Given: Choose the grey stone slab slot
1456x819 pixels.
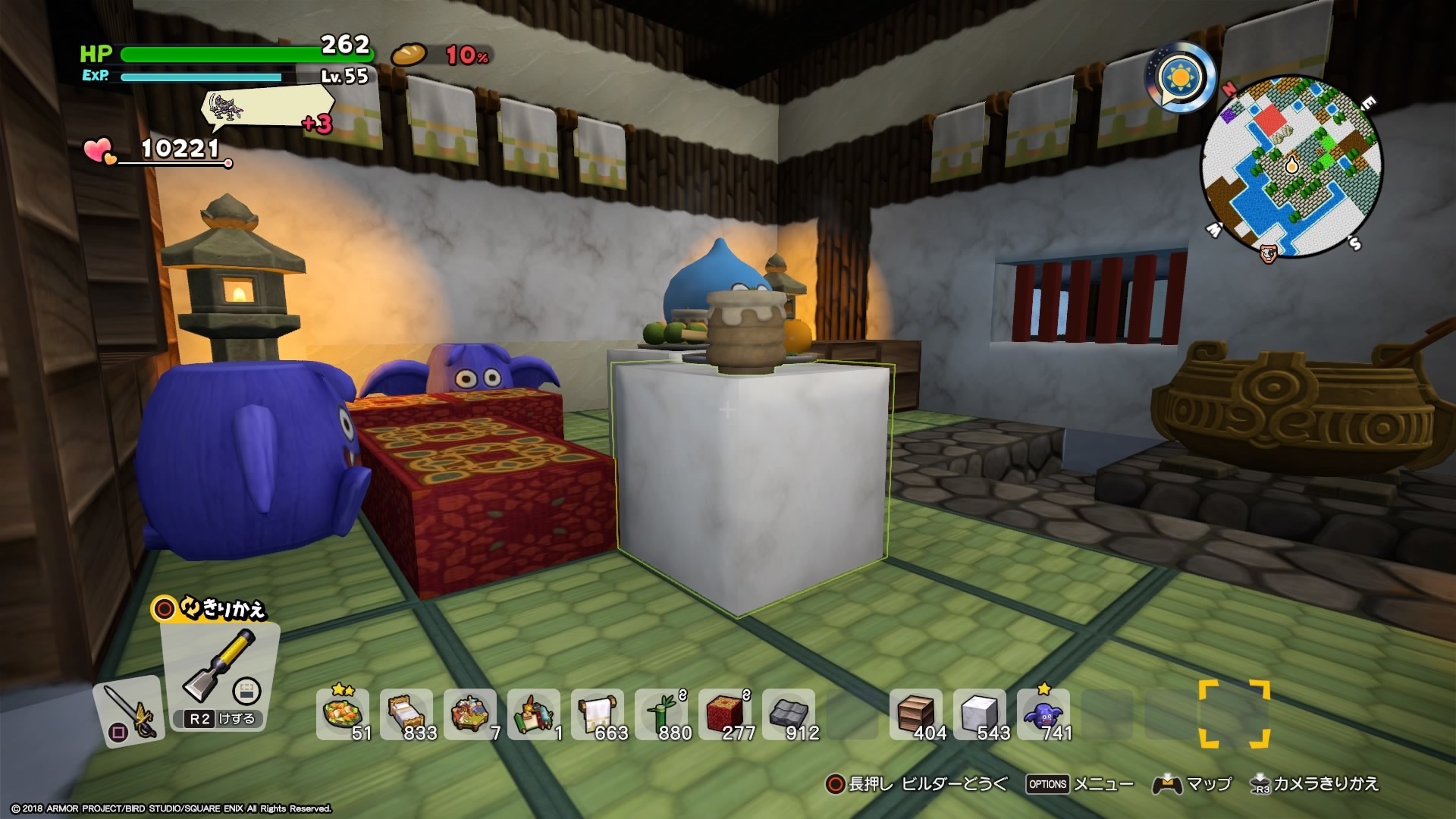Looking at the screenshot, I should pos(788,714).
